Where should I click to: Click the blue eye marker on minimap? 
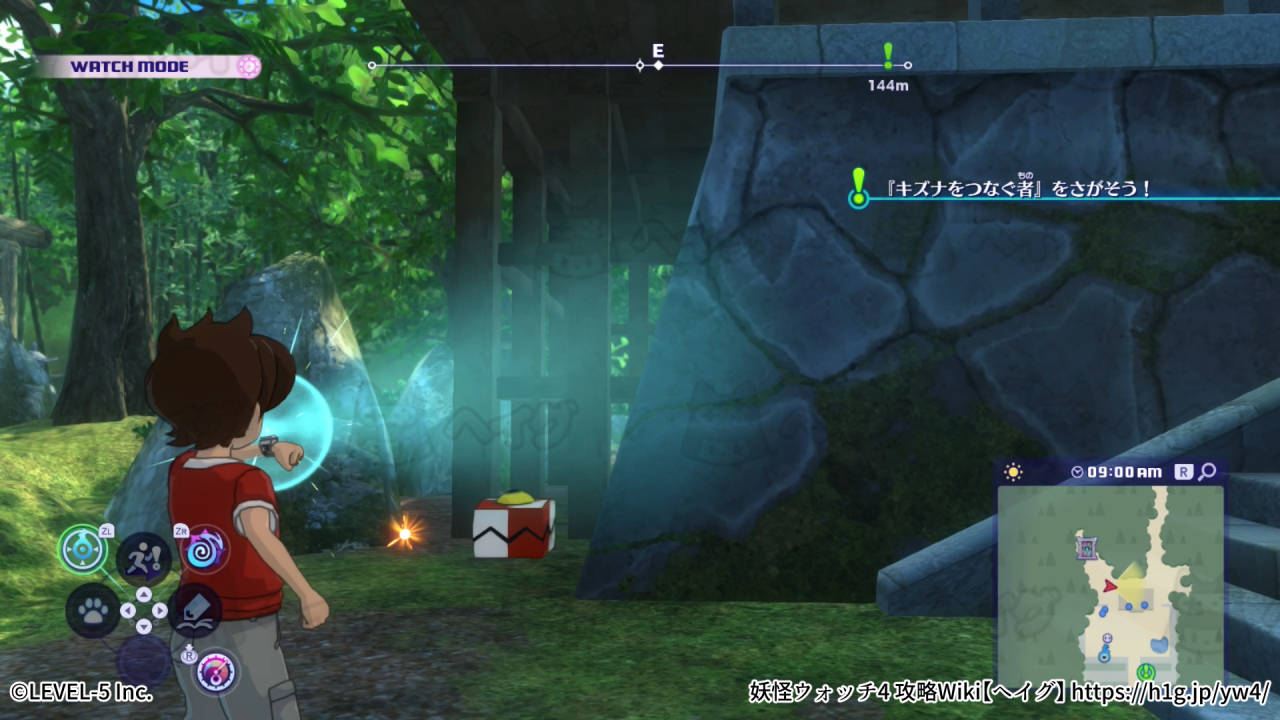[1104, 656]
